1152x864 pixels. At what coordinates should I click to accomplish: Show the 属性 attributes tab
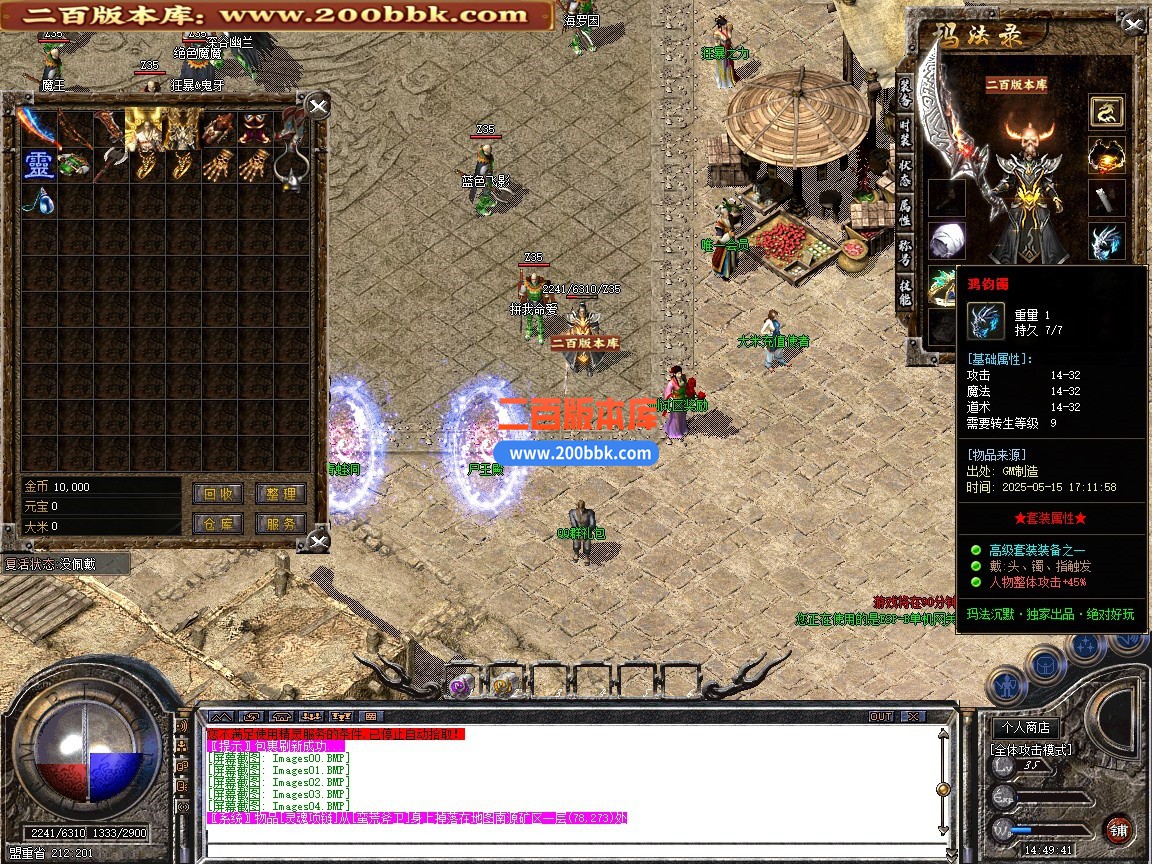[905, 211]
